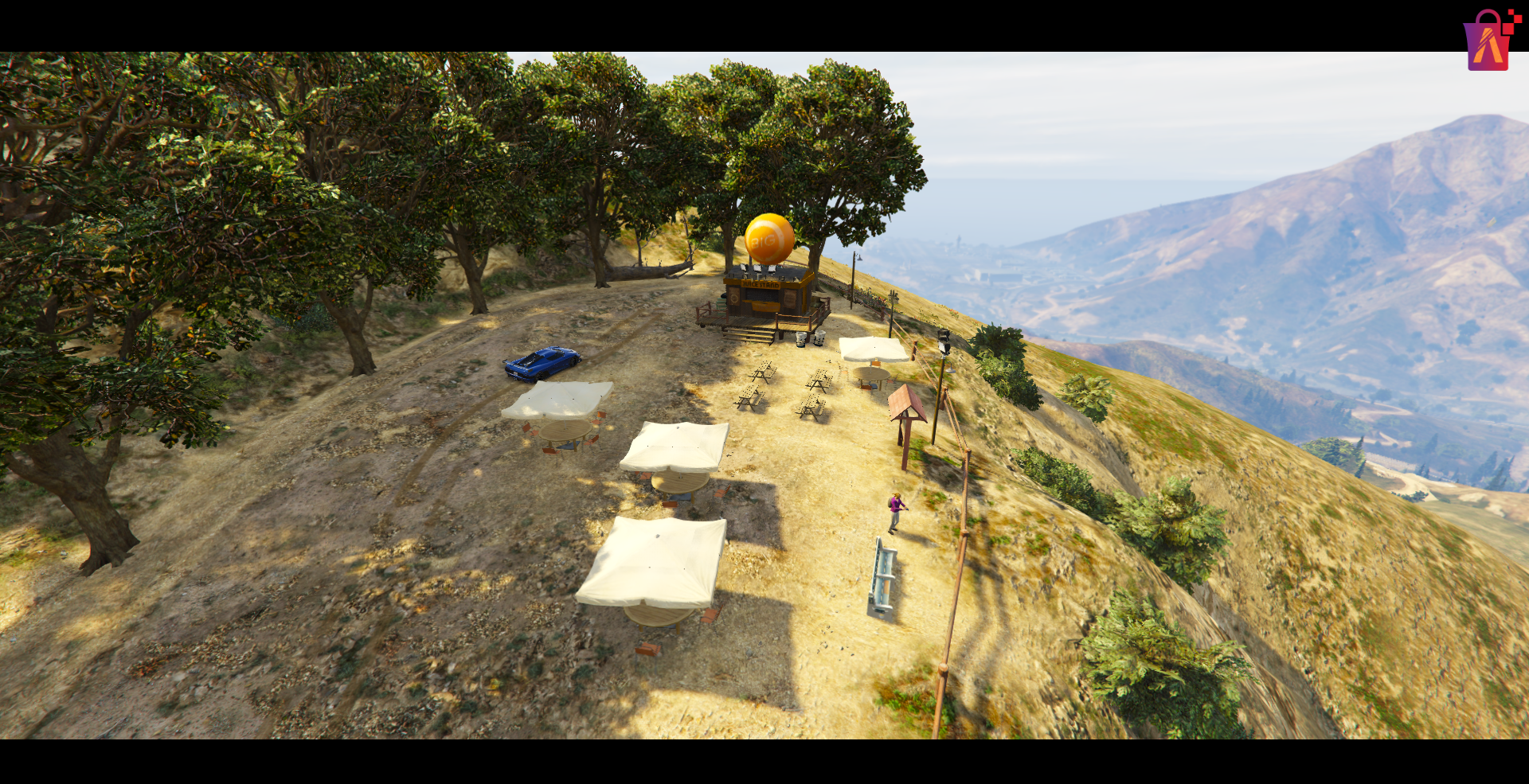Viewport: 1529px width, 784px height.
Task: Click the shopping bag logo overlay
Action: (x=1488, y=41)
